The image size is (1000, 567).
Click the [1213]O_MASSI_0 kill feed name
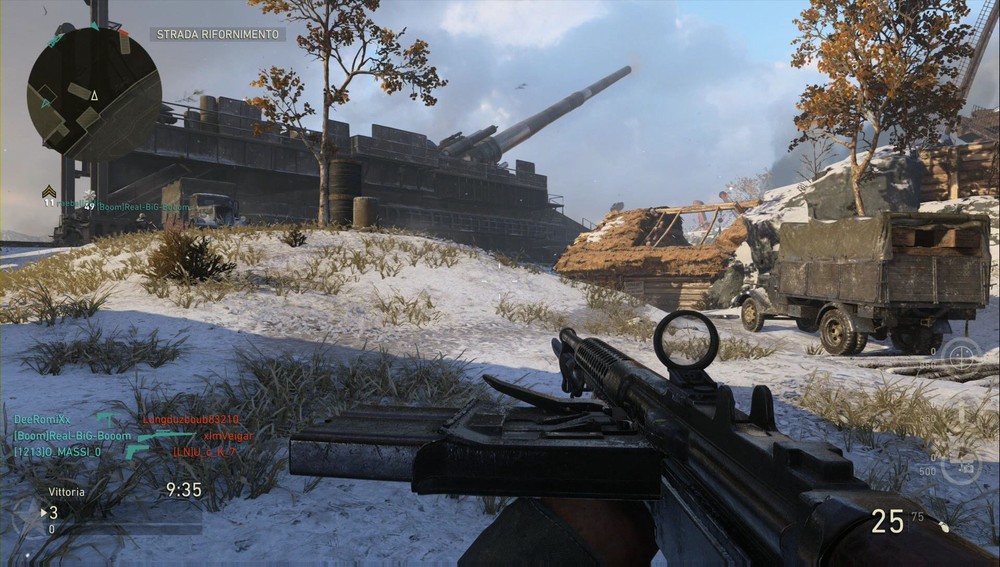(x=57, y=452)
